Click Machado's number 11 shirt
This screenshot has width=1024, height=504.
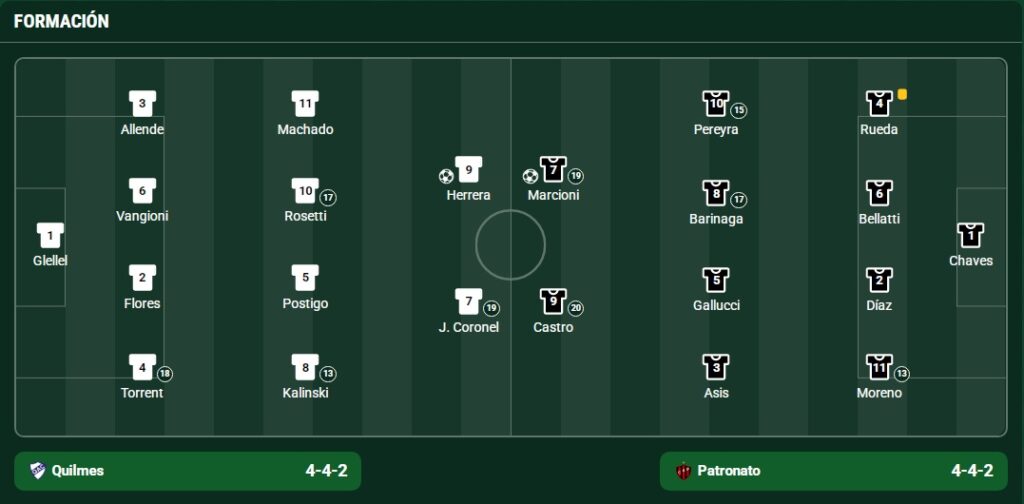click(305, 104)
